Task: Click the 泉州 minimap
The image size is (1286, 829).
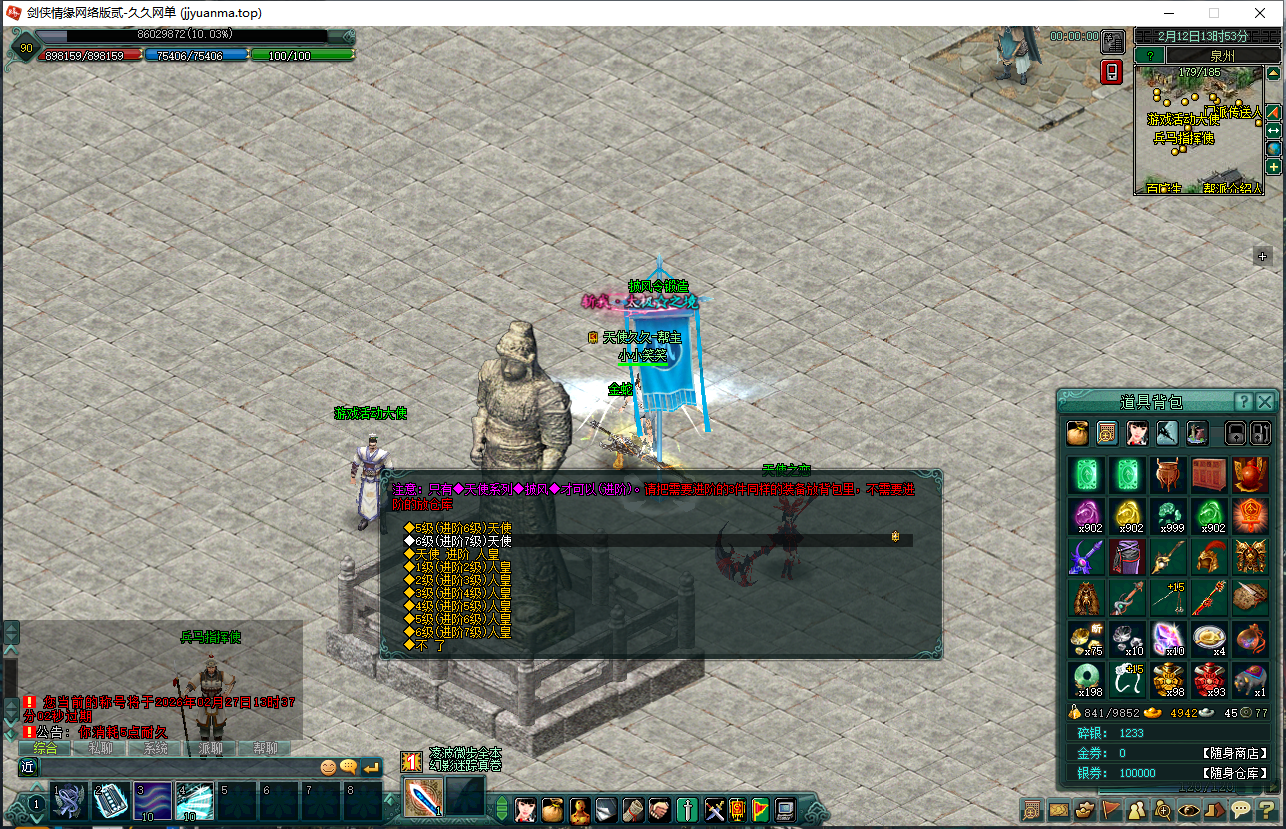Action: point(1198,130)
